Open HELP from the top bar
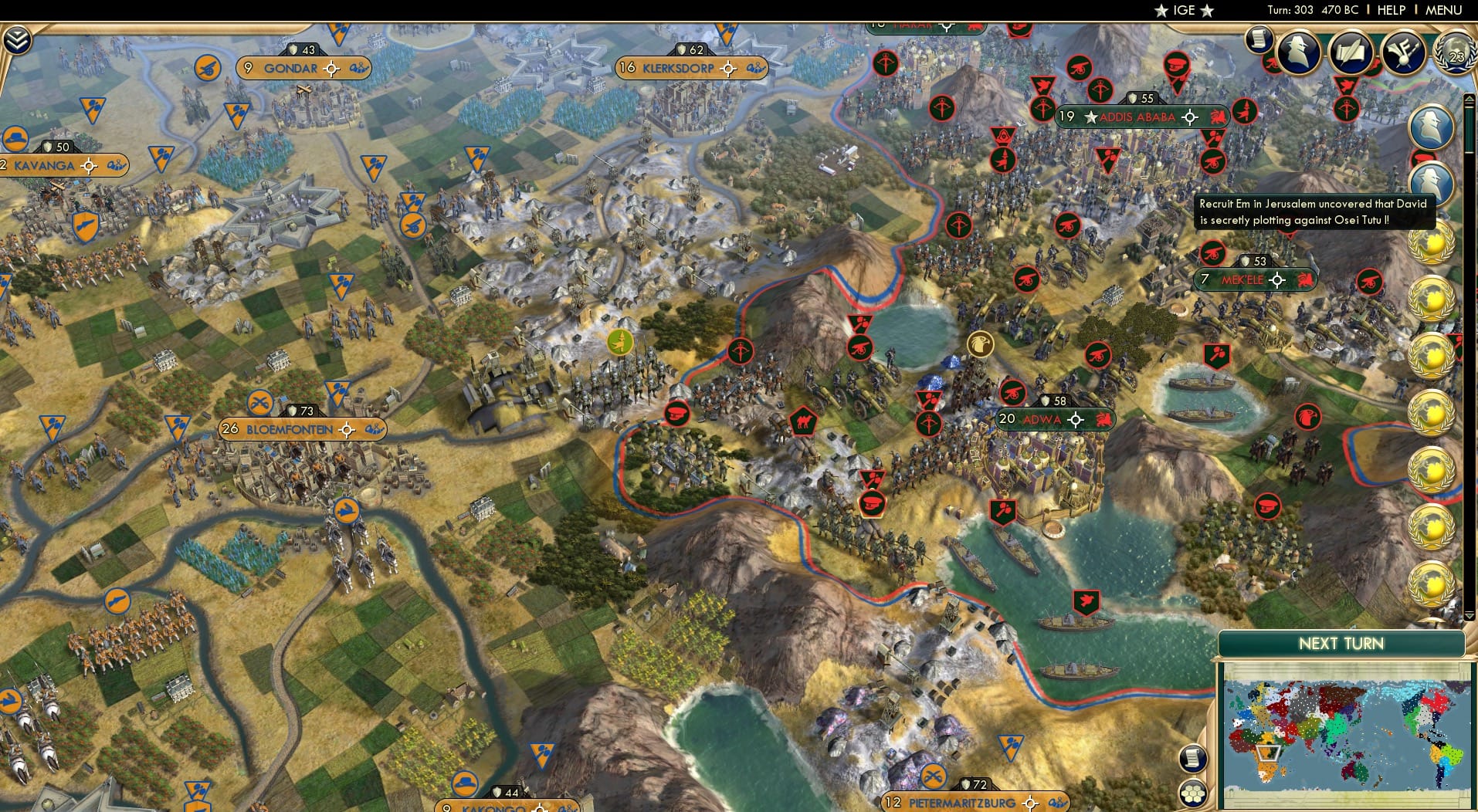1478x812 pixels. pos(1390,10)
